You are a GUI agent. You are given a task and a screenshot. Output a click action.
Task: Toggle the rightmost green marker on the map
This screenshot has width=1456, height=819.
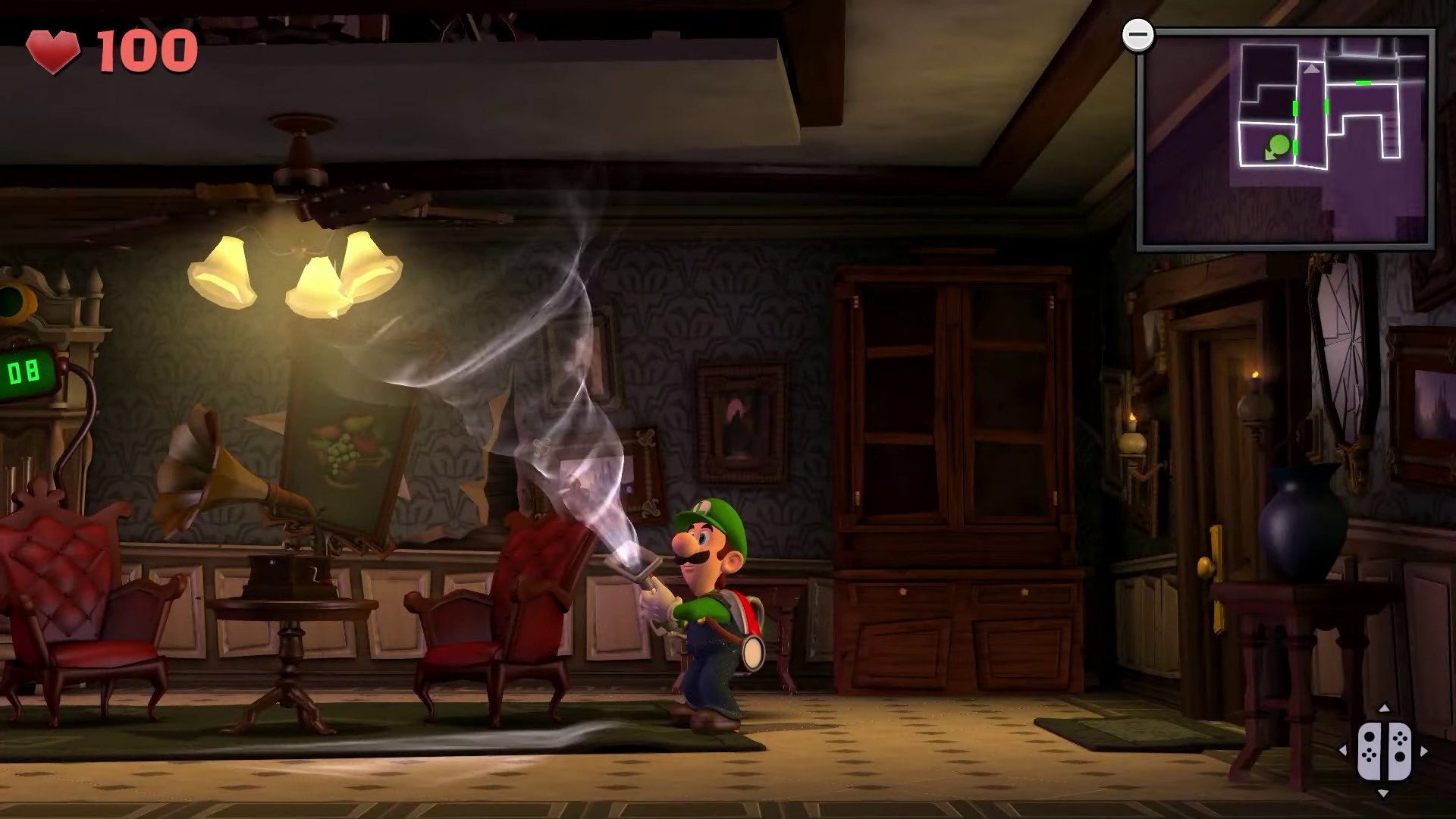click(1363, 82)
